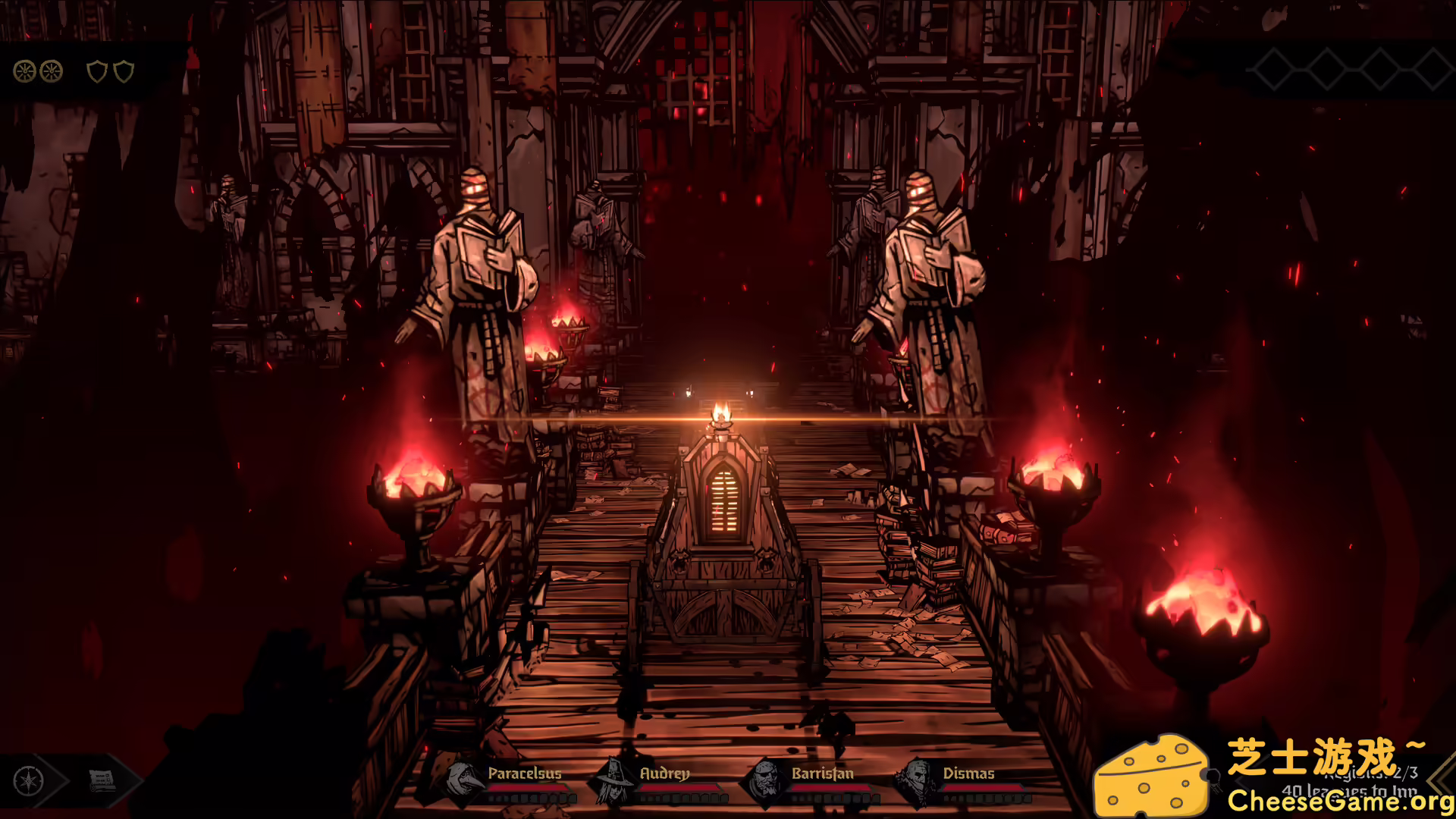Open the embark journal icon
The height and width of the screenshot is (819, 1456).
tap(101, 783)
